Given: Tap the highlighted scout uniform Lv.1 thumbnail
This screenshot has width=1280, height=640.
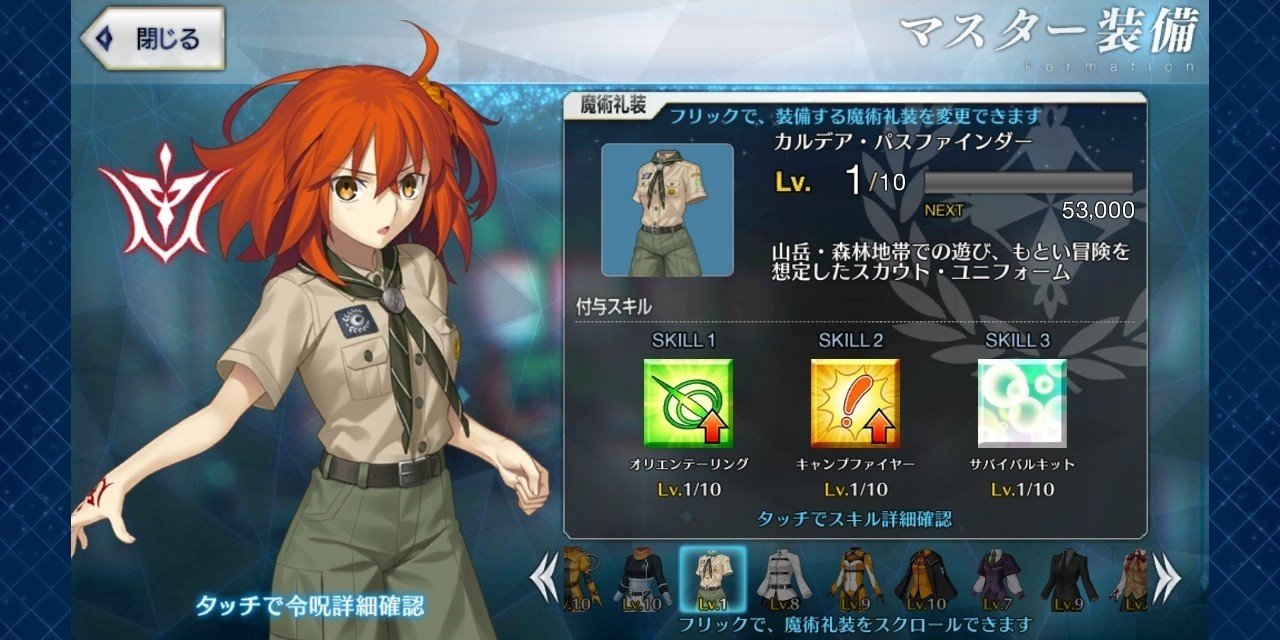Looking at the screenshot, I should tap(713, 580).
